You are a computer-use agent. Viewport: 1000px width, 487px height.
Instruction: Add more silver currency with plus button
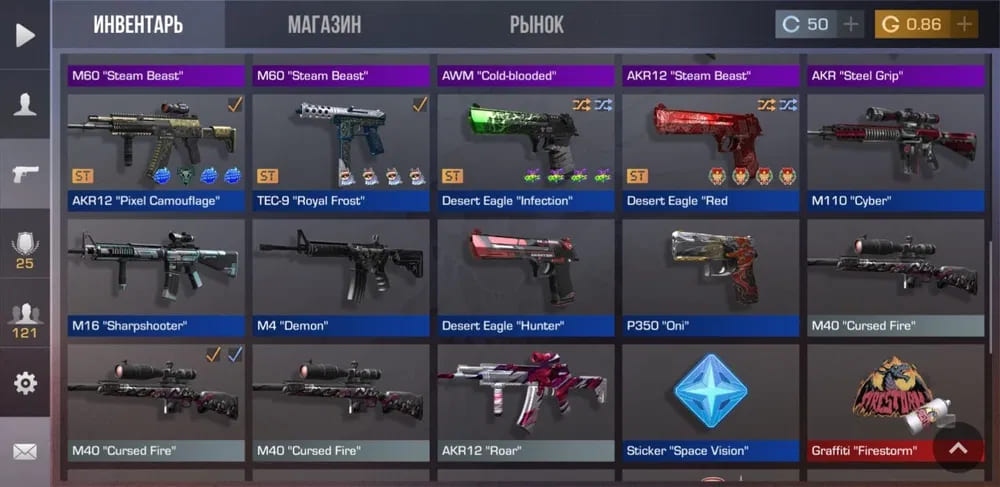(851, 24)
